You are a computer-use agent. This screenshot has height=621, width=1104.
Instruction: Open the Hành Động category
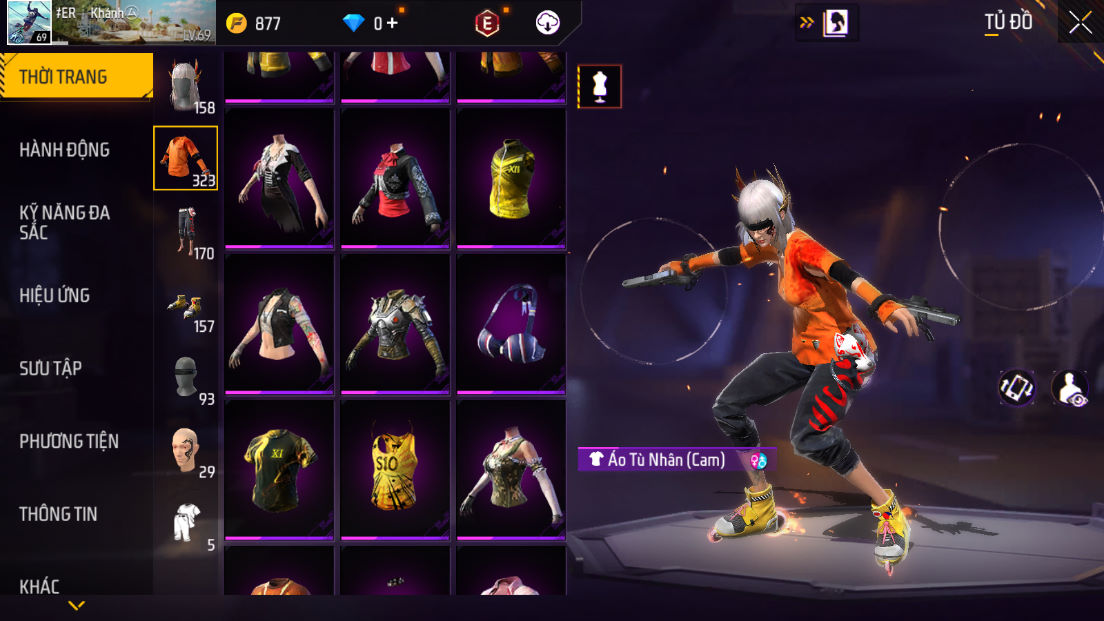[65, 150]
